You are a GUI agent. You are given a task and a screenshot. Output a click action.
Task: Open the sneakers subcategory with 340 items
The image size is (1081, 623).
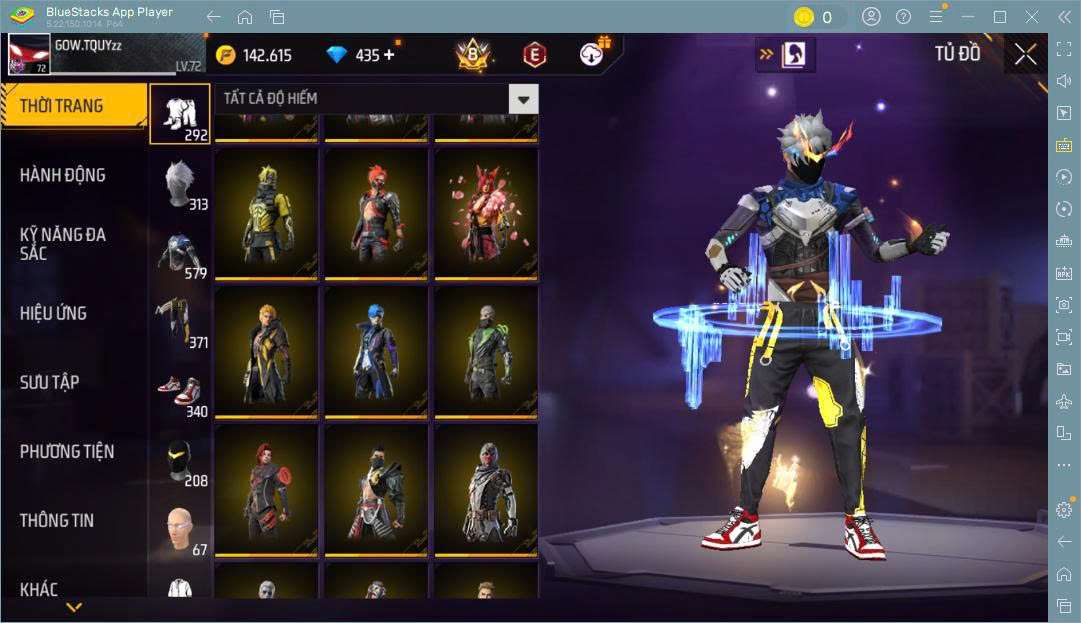tap(181, 391)
